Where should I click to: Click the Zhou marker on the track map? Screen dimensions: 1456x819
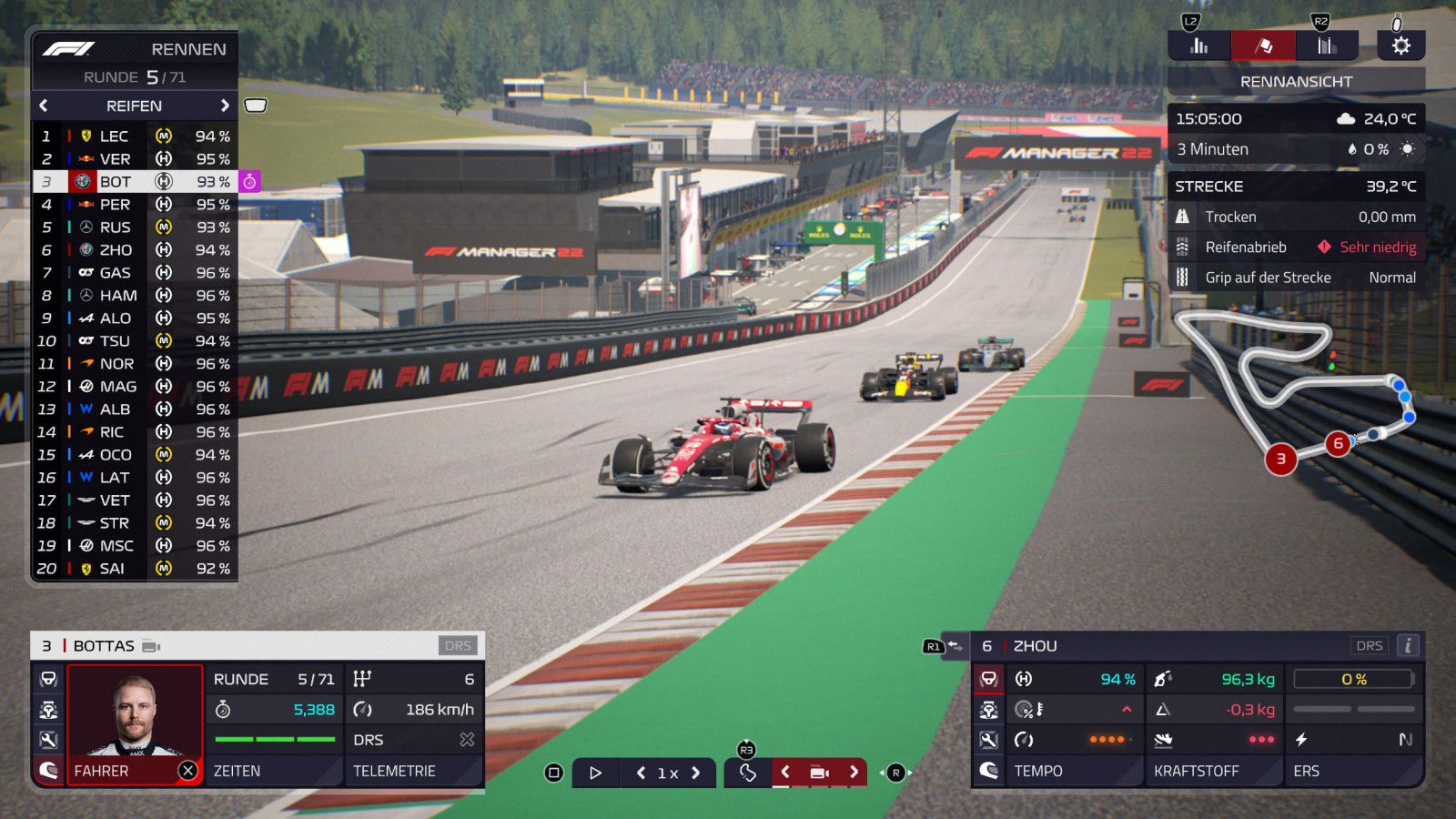(x=1338, y=444)
